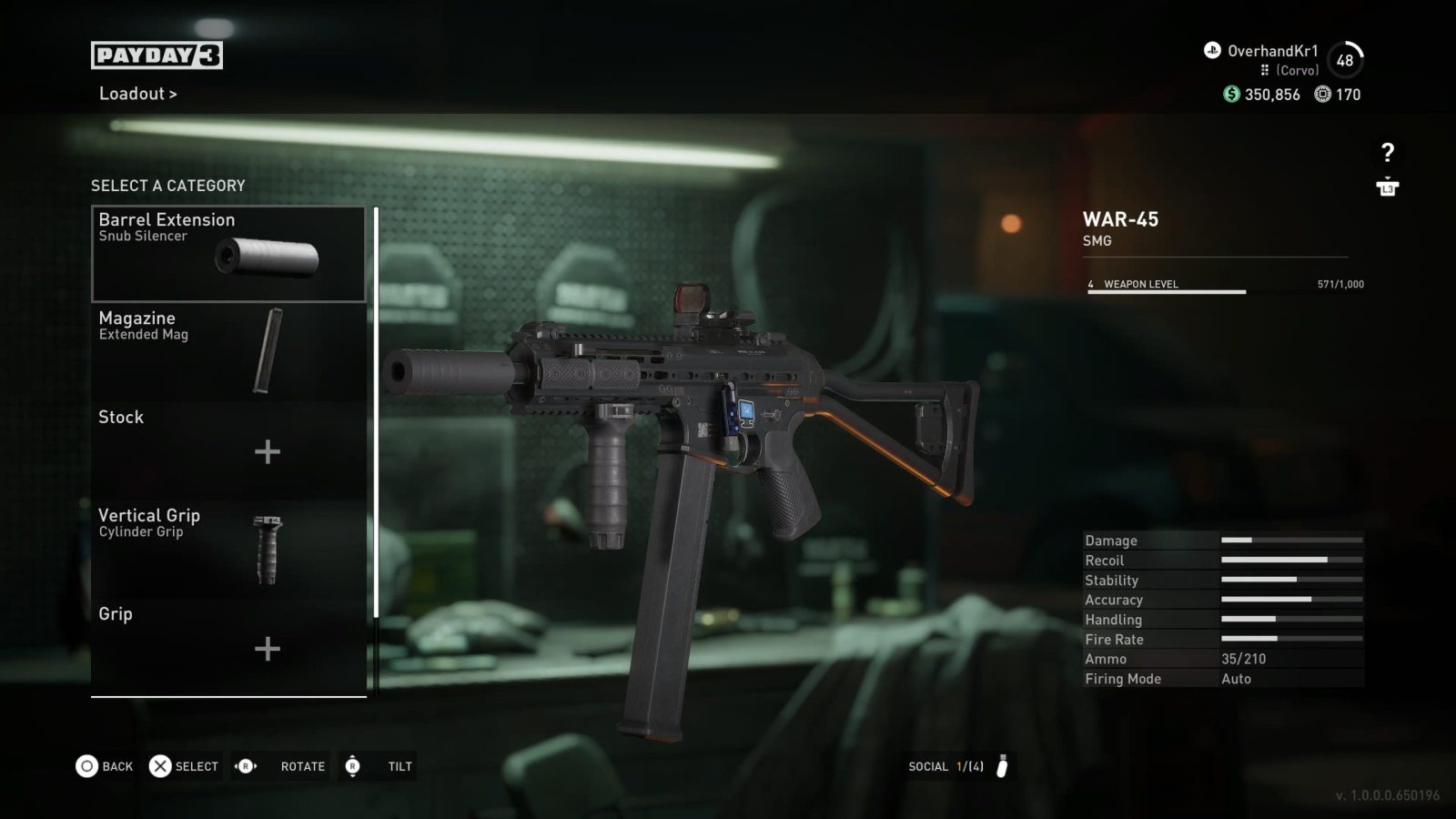Select the Barrel Extension category
The height and width of the screenshot is (819, 1456).
point(228,254)
